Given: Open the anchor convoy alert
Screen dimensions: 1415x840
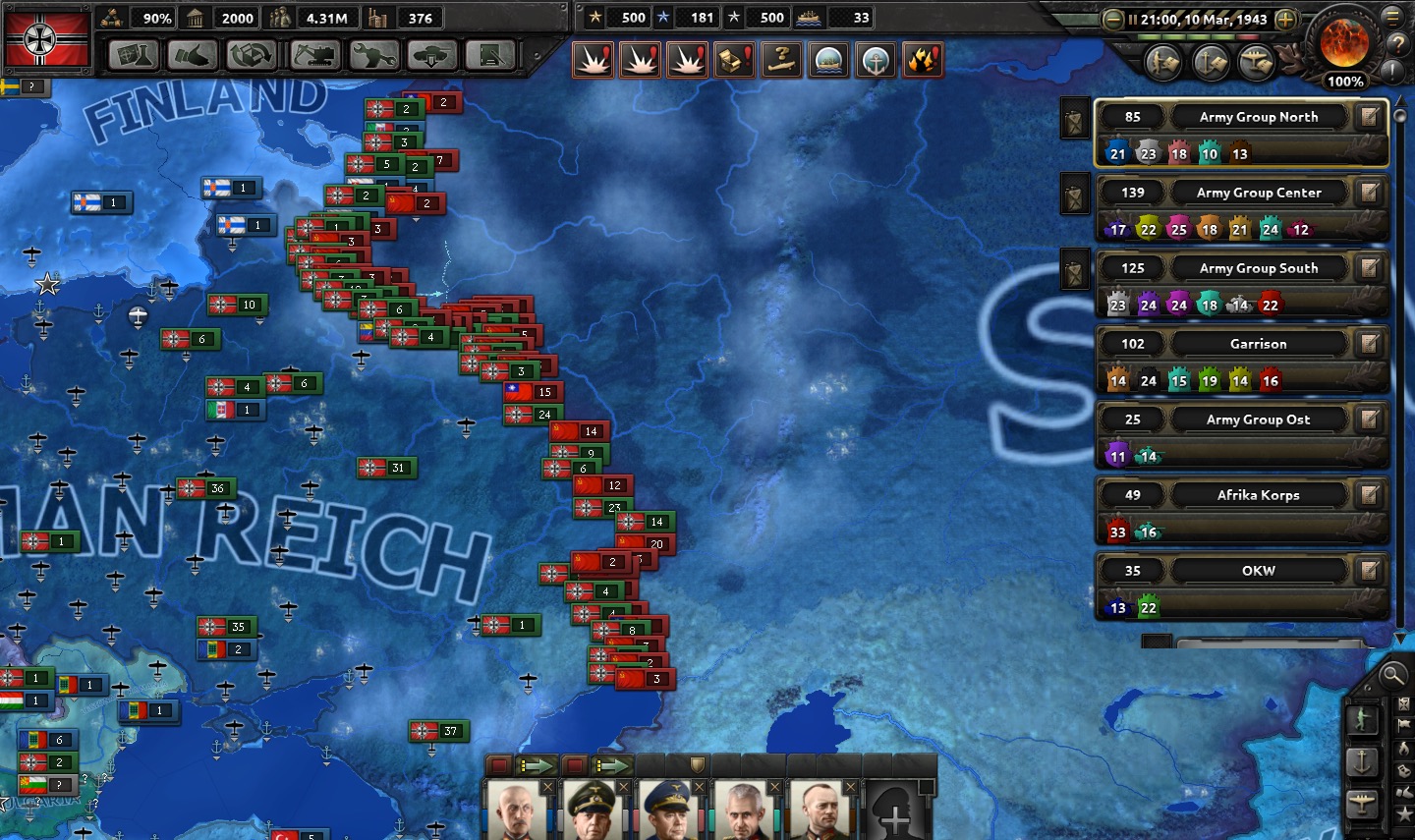Looking at the screenshot, I should coord(875,61).
